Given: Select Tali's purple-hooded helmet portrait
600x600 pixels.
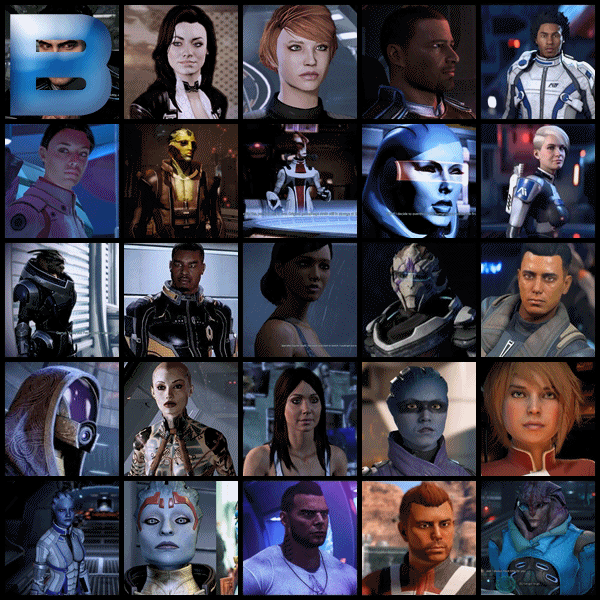Looking at the screenshot, I should click(x=61, y=418).
